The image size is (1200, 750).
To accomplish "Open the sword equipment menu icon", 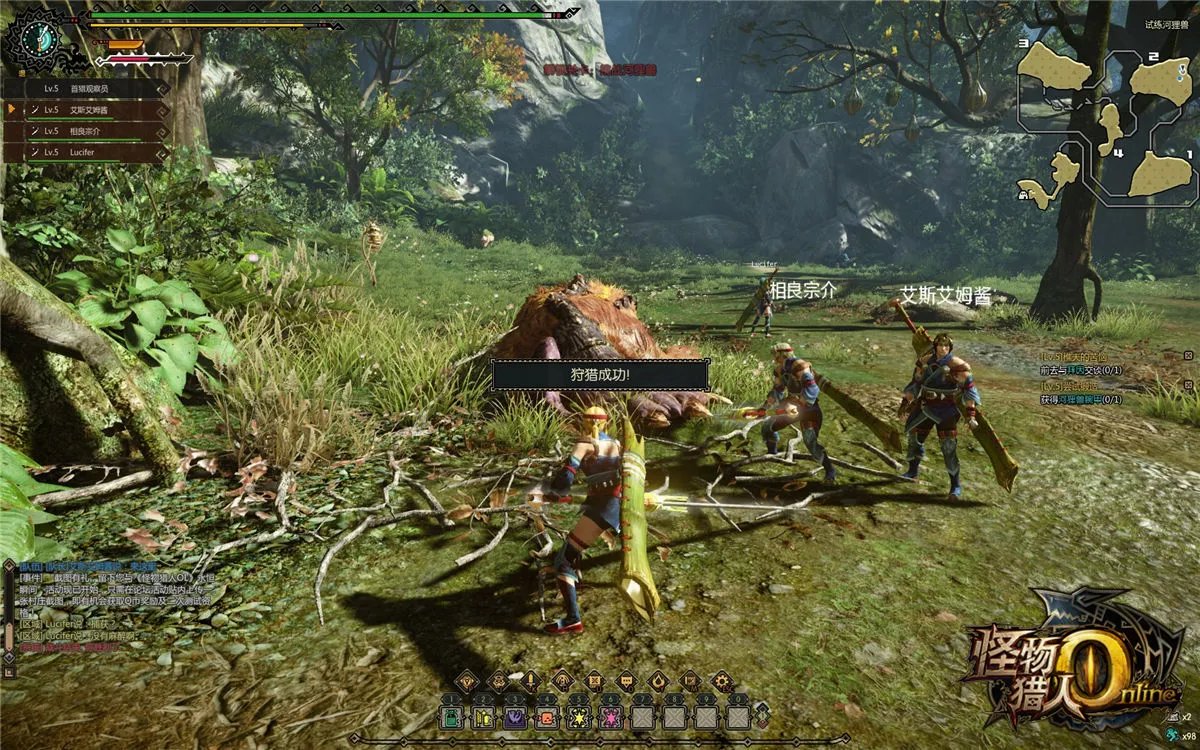I will (529, 682).
